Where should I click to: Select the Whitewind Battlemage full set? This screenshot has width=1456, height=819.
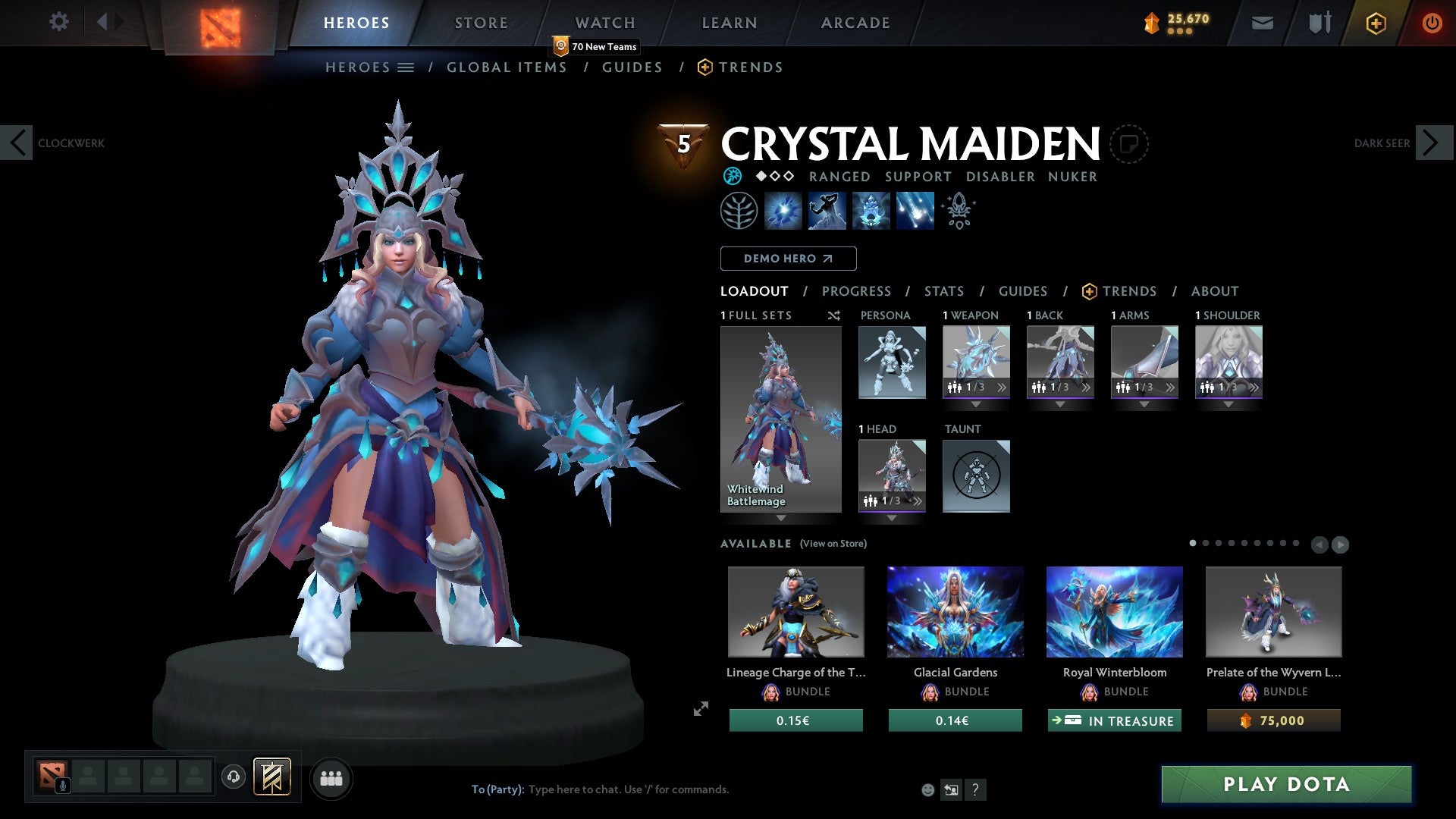780,419
